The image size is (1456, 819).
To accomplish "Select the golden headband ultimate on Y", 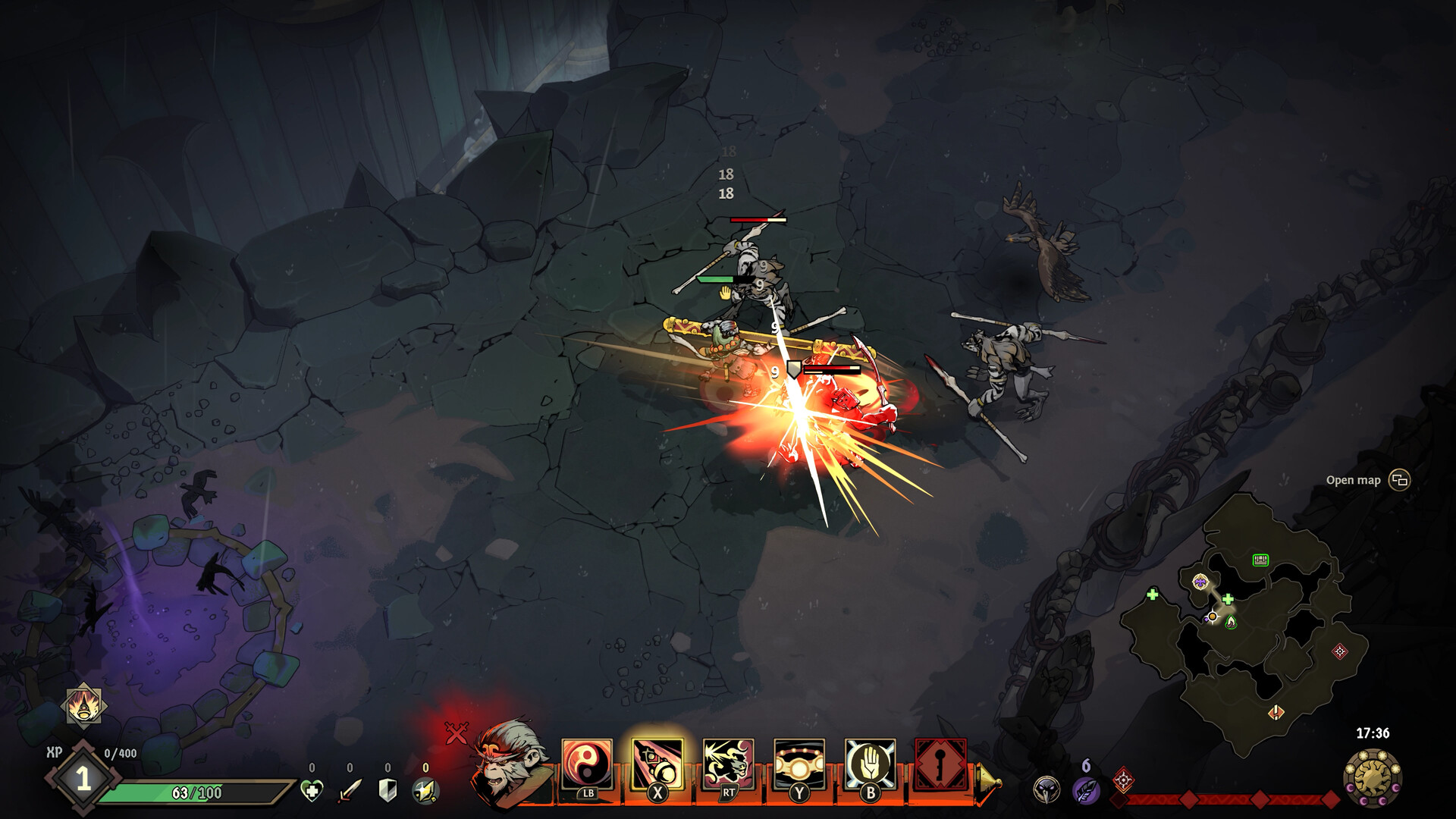I will click(x=799, y=761).
